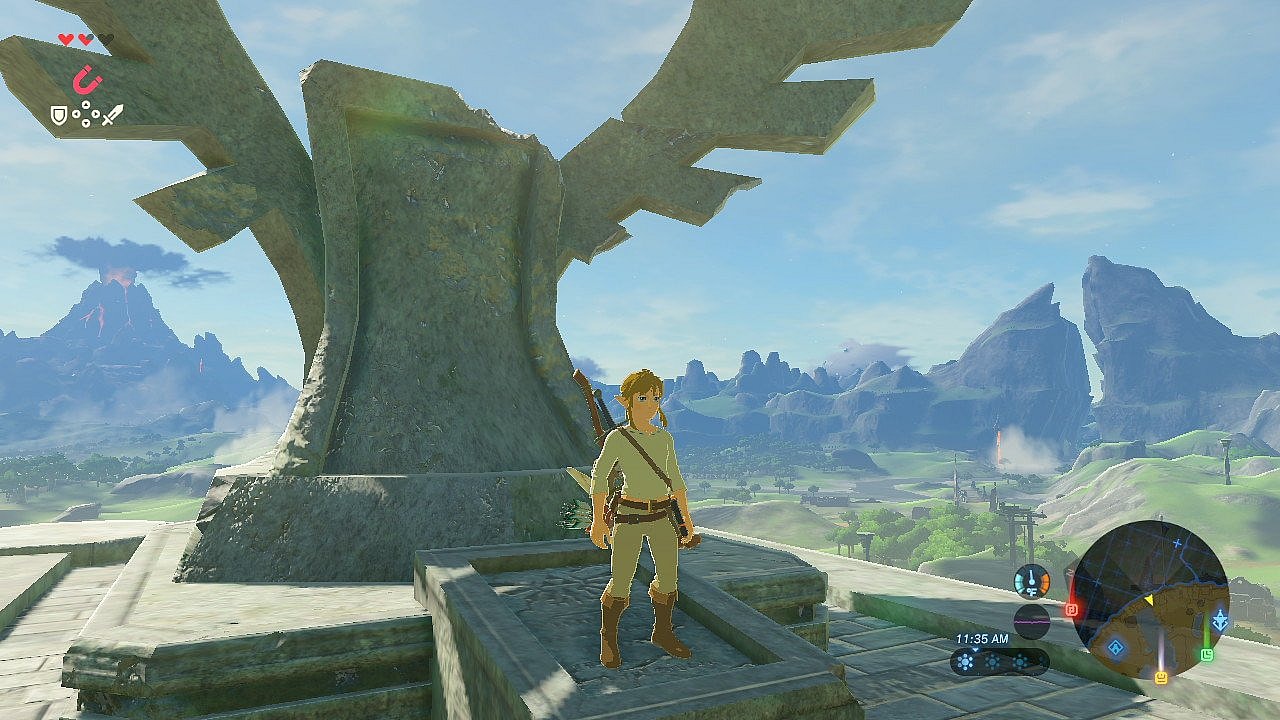Click the blue diamond shrine marker on minimap

coord(1116,646)
